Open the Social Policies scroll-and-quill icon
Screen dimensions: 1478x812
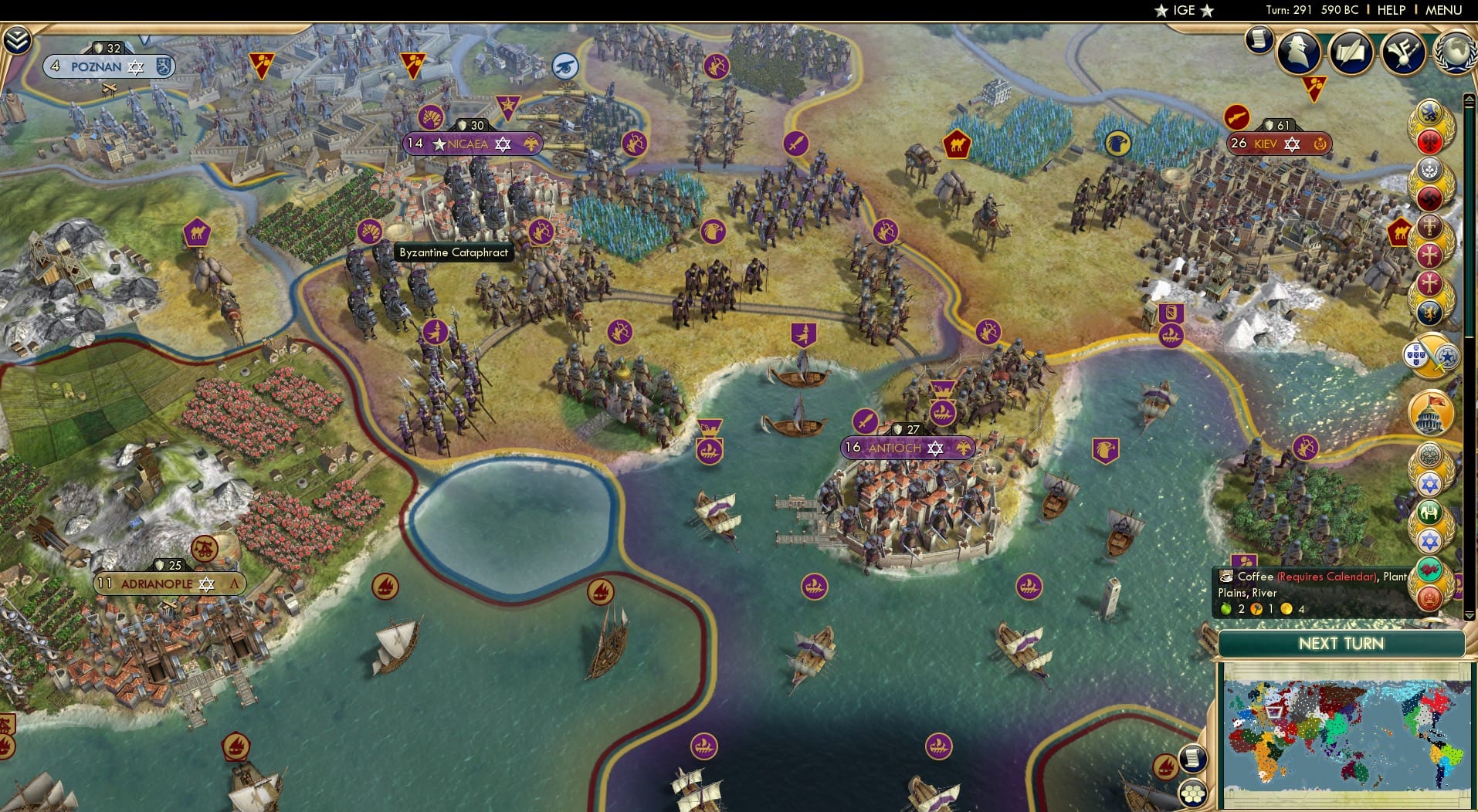[1350, 52]
